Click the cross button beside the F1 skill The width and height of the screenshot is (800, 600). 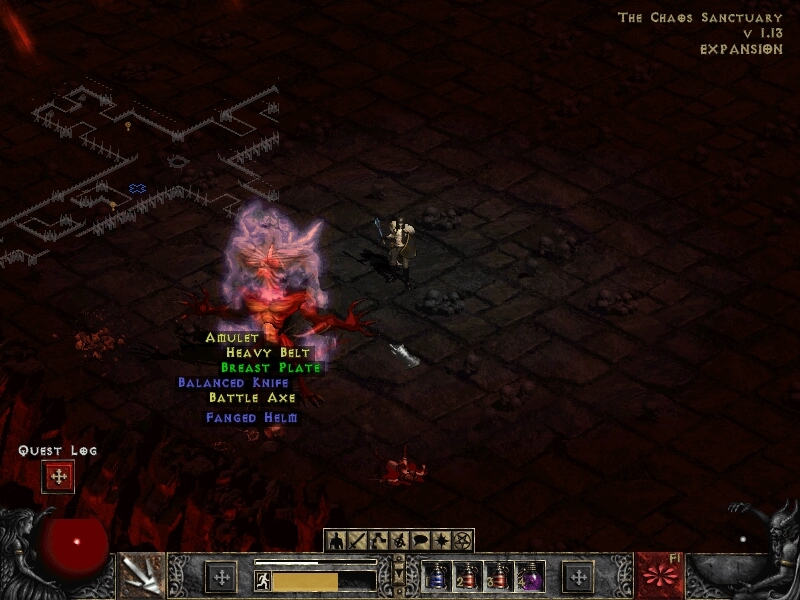click(x=578, y=577)
